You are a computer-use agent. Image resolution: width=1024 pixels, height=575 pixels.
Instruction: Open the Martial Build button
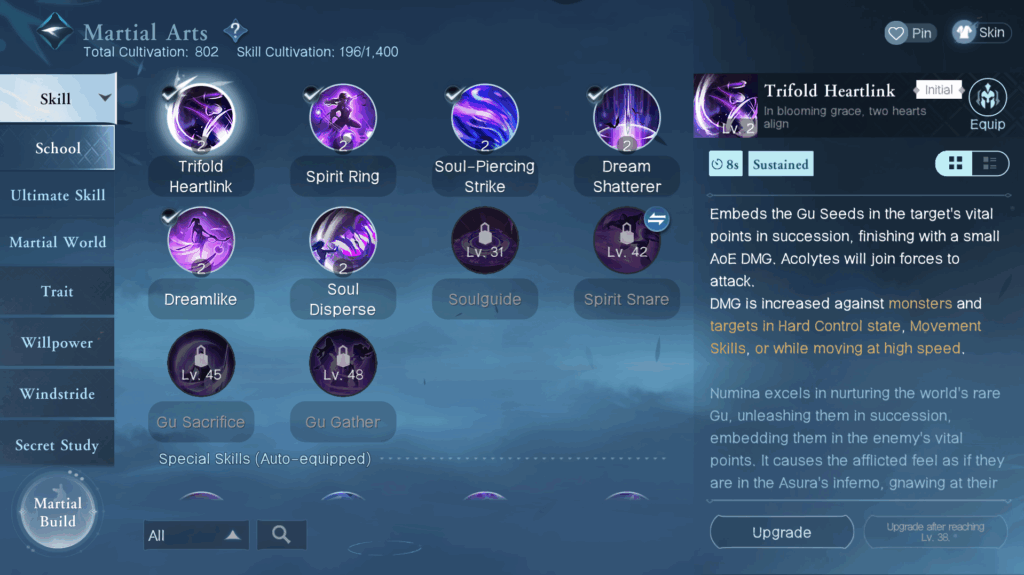click(57, 512)
